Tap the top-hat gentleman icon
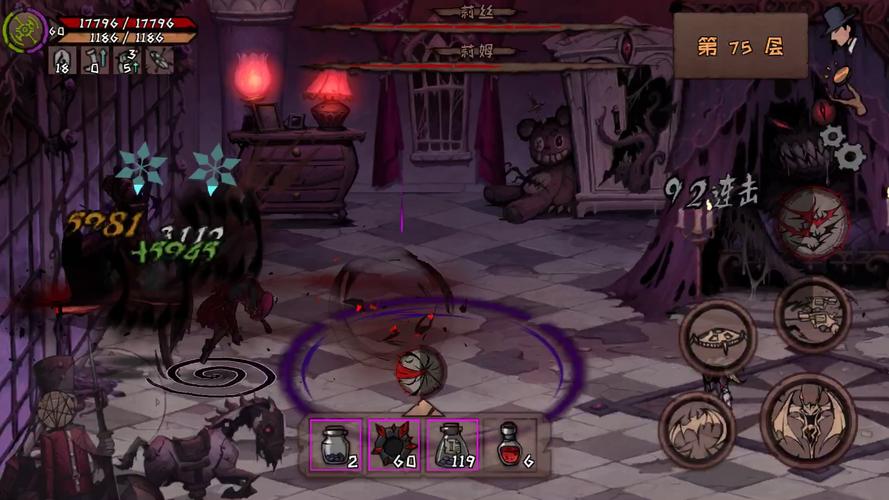Screen dimensions: 889x500 point(842,30)
